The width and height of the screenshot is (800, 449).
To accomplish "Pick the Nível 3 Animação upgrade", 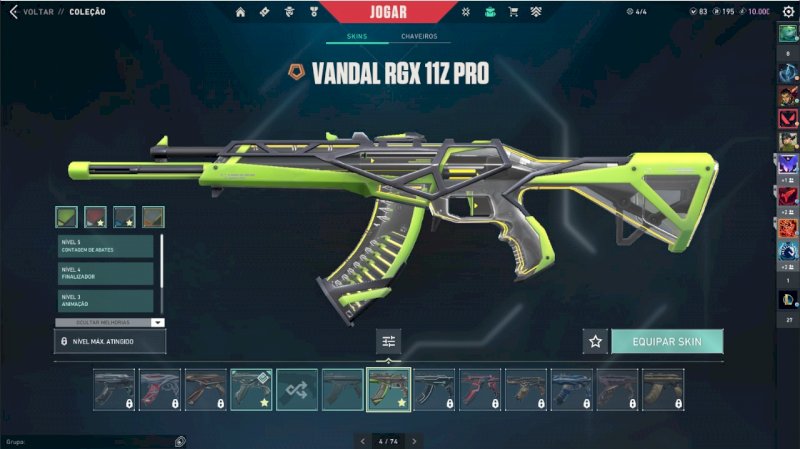I will click(105, 300).
